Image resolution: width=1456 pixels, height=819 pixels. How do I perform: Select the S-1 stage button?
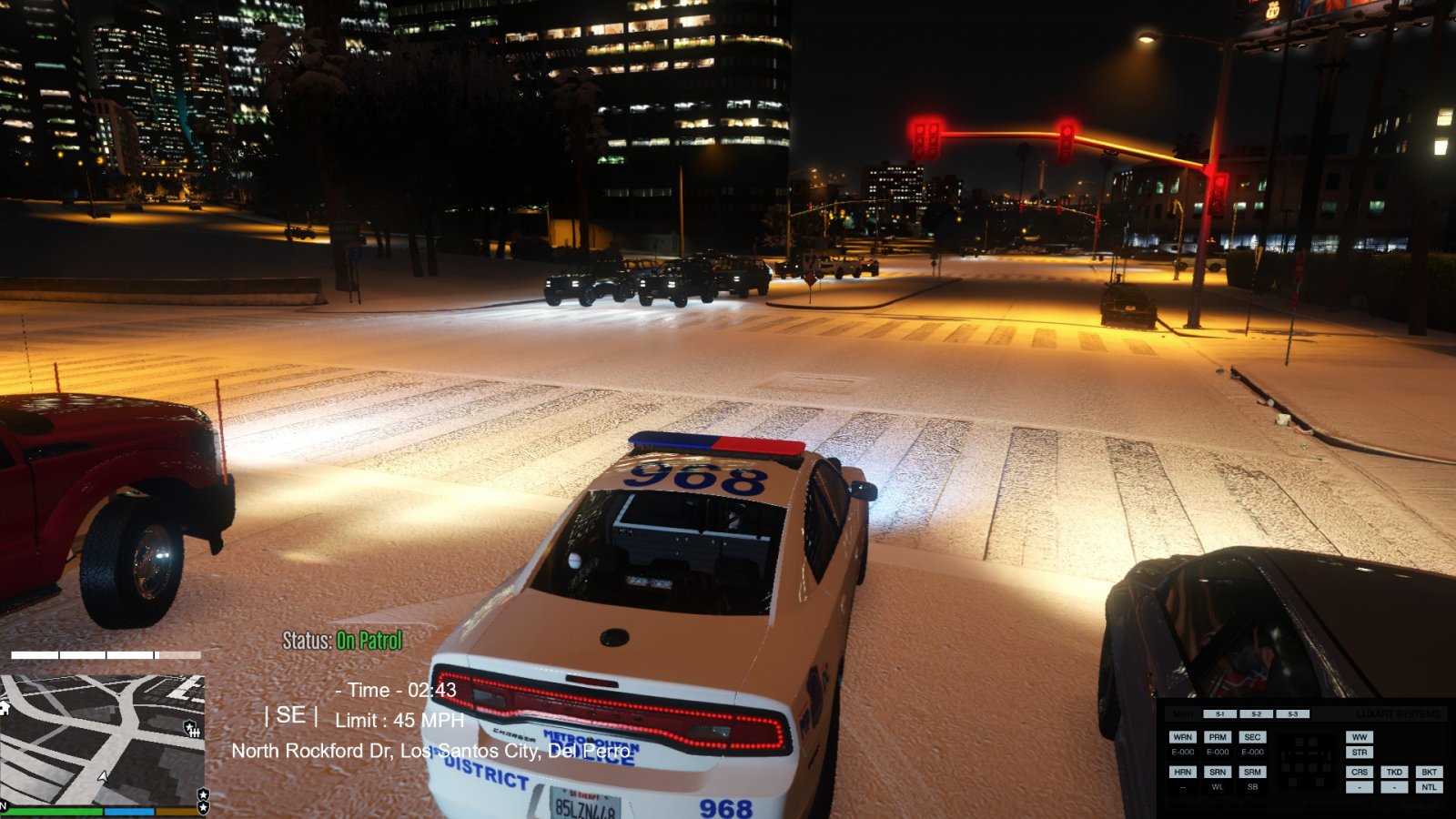1219,714
